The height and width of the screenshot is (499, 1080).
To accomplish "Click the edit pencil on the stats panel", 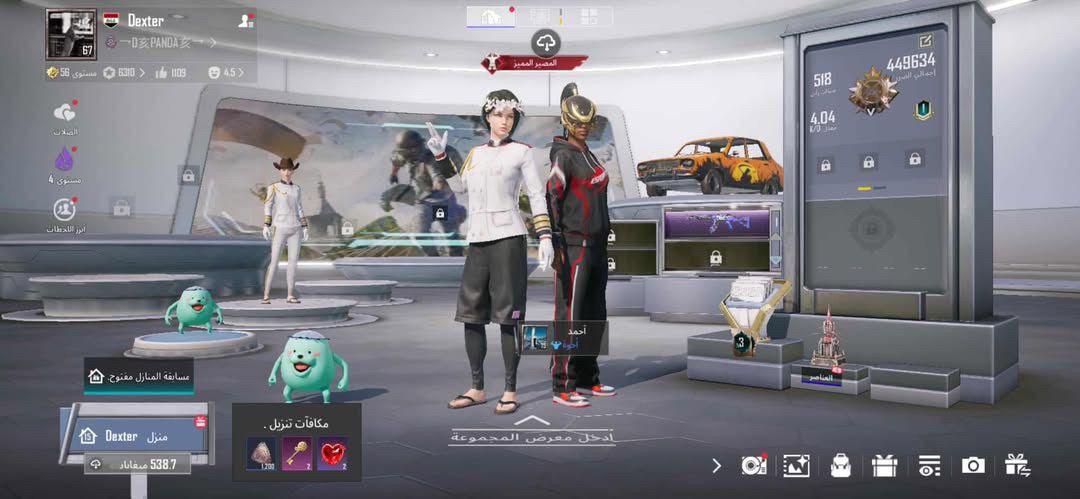I will tap(925, 41).
